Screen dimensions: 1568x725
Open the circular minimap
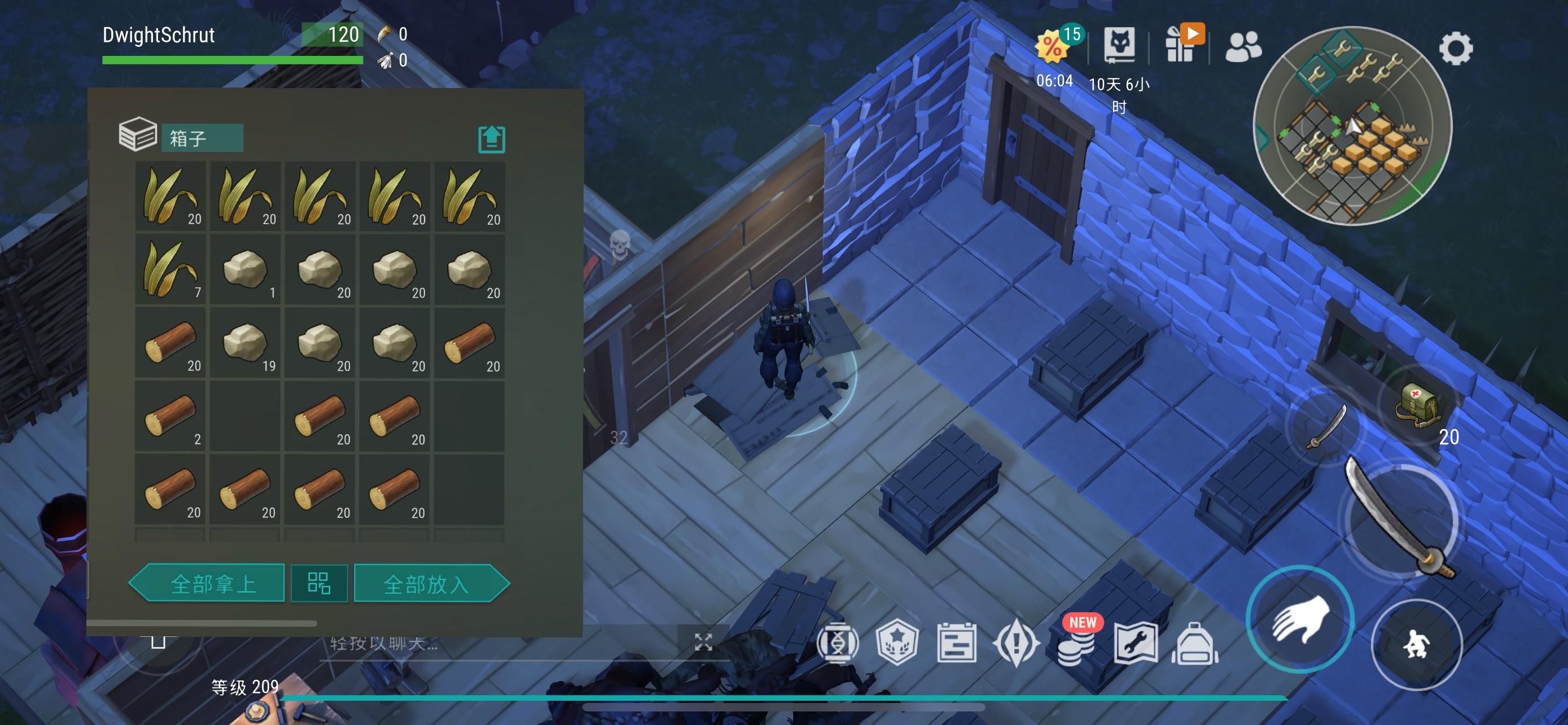[1352, 126]
